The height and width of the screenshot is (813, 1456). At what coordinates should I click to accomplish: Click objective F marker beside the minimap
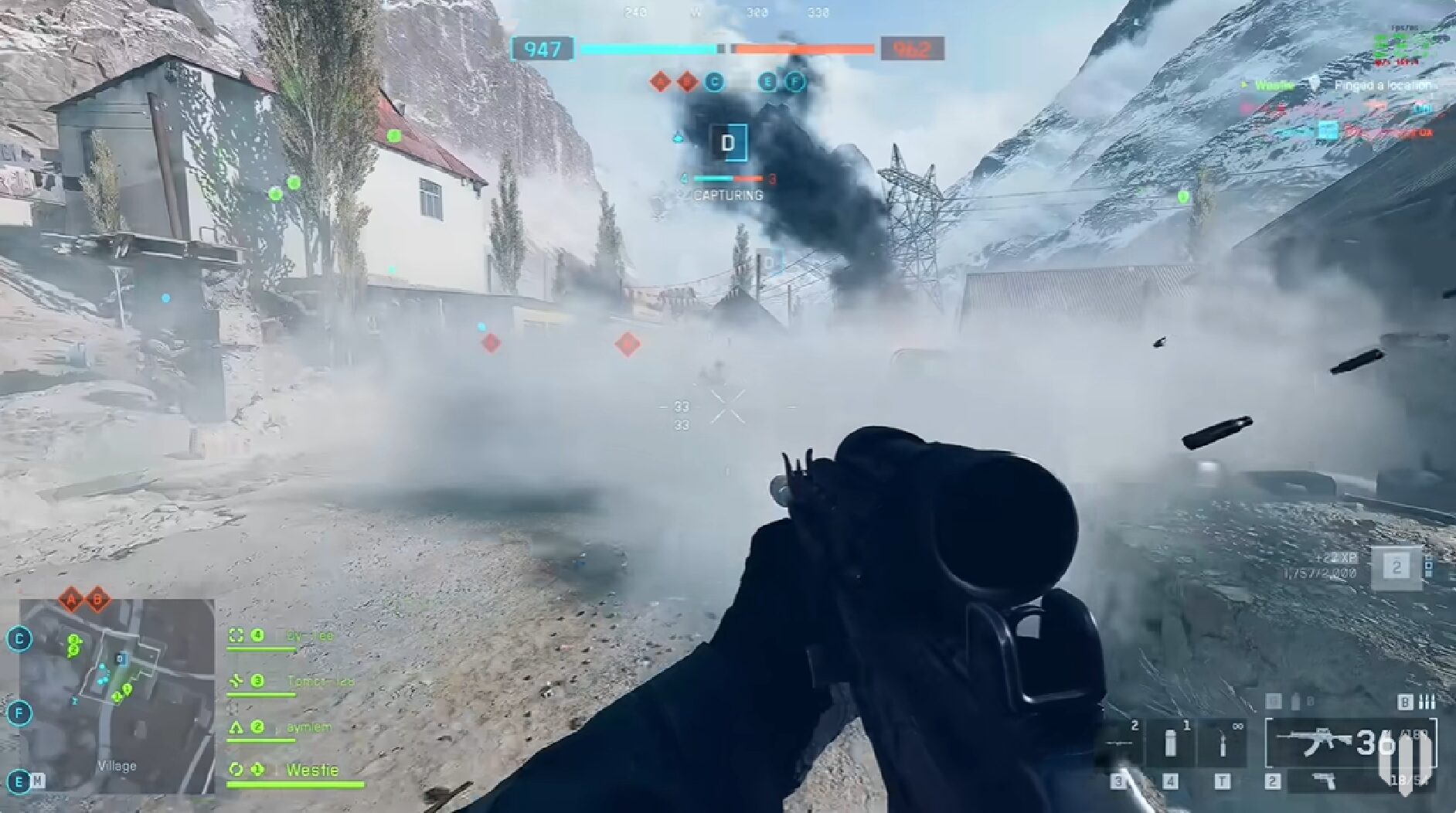coord(19,713)
